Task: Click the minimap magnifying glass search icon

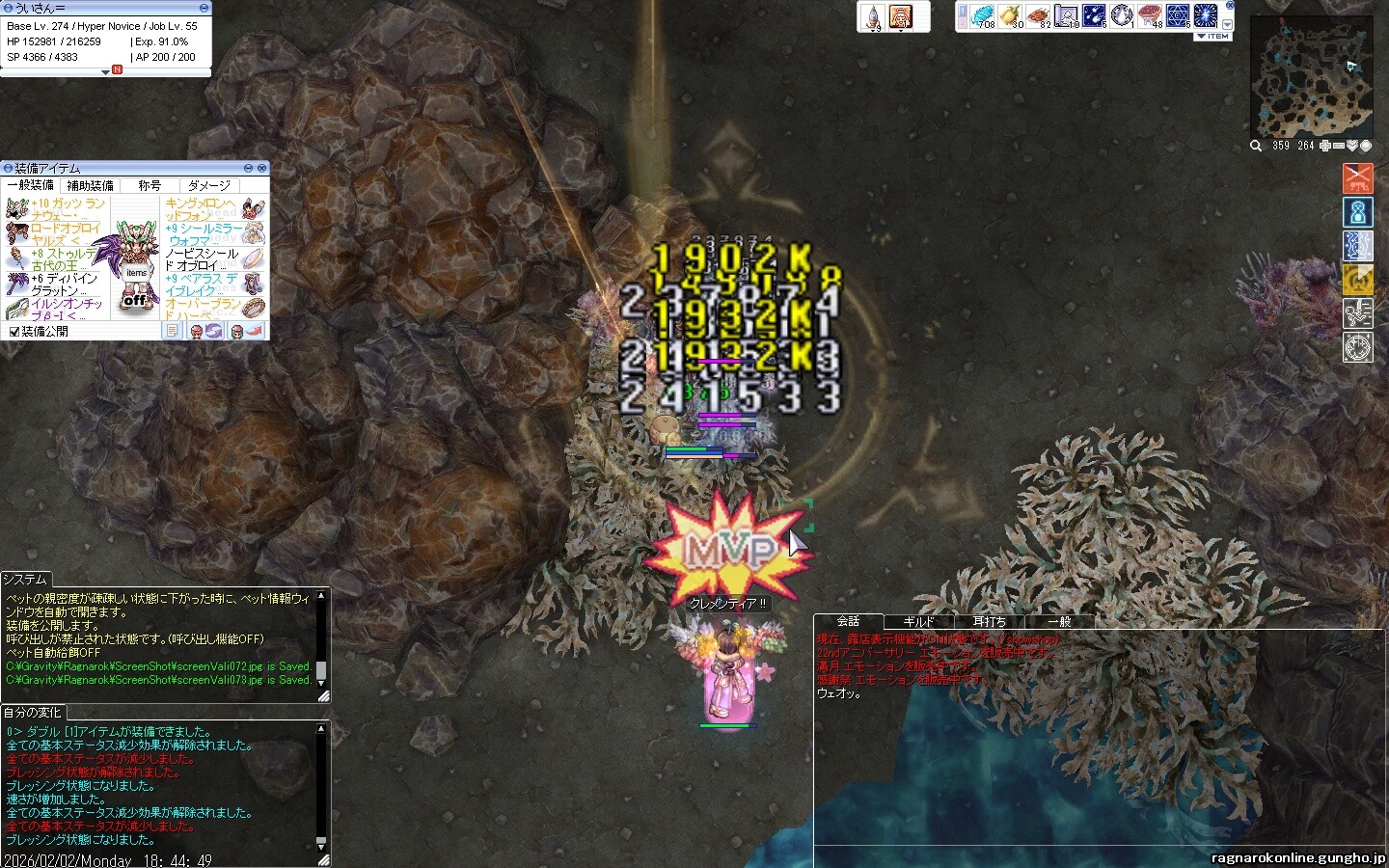Action: click(x=1256, y=146)
